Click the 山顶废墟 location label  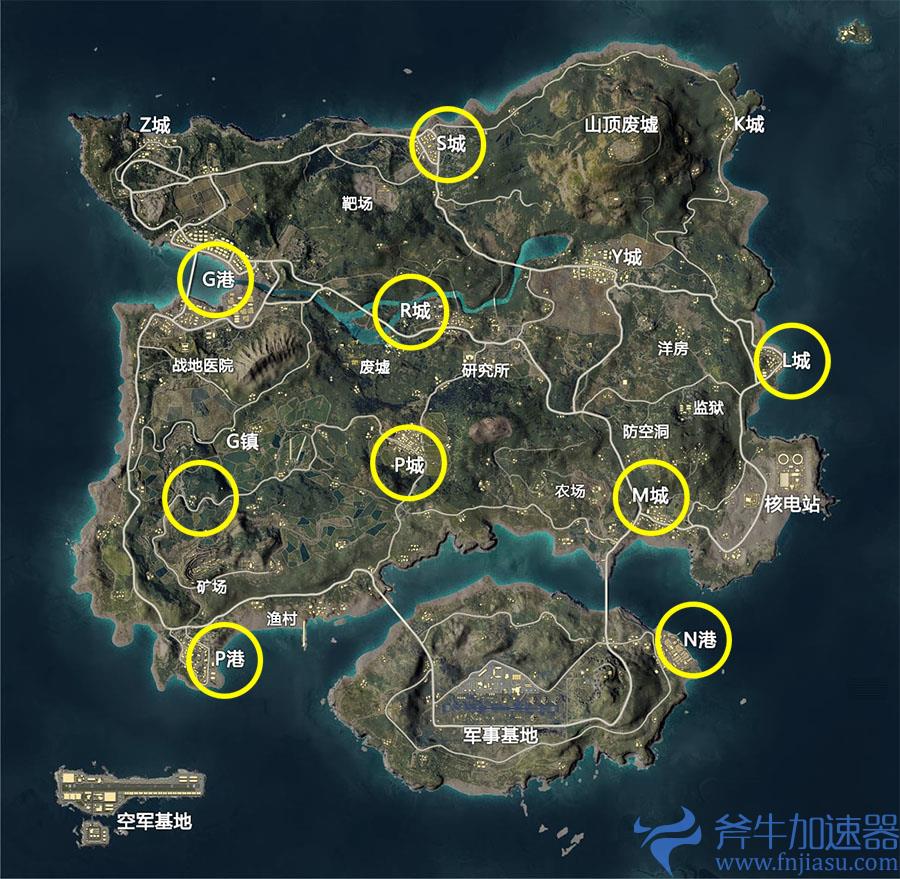tap(621, 125)
